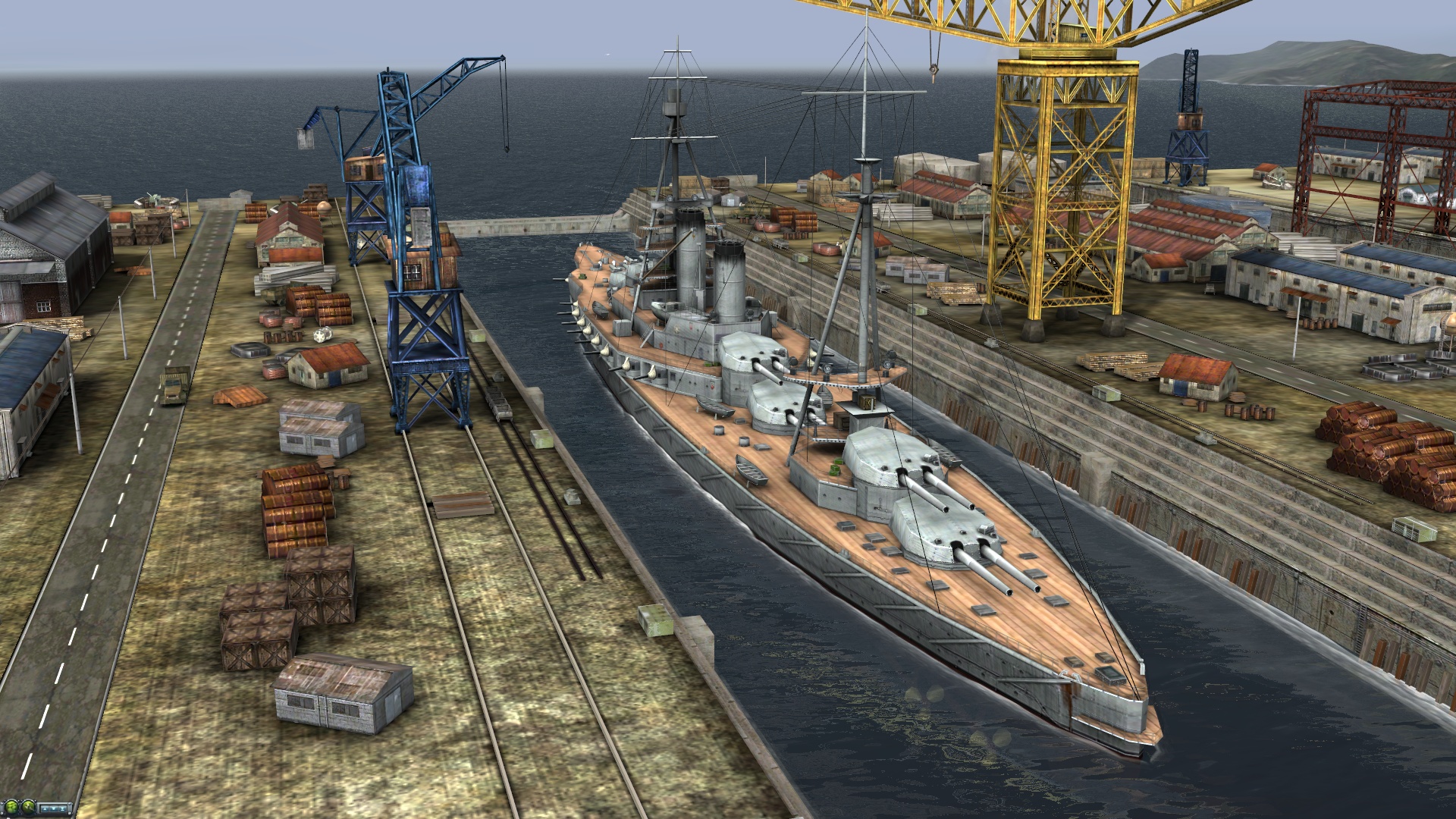Click the first green round button
This screenshot has height=819, width=1456.
tap(11, 808)
